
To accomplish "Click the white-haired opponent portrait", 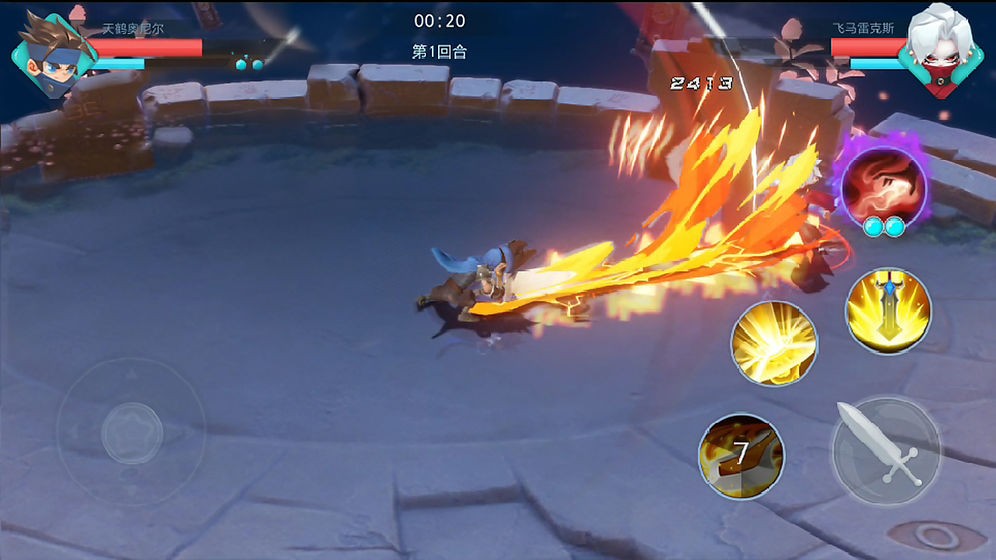I will coord(935,54).
